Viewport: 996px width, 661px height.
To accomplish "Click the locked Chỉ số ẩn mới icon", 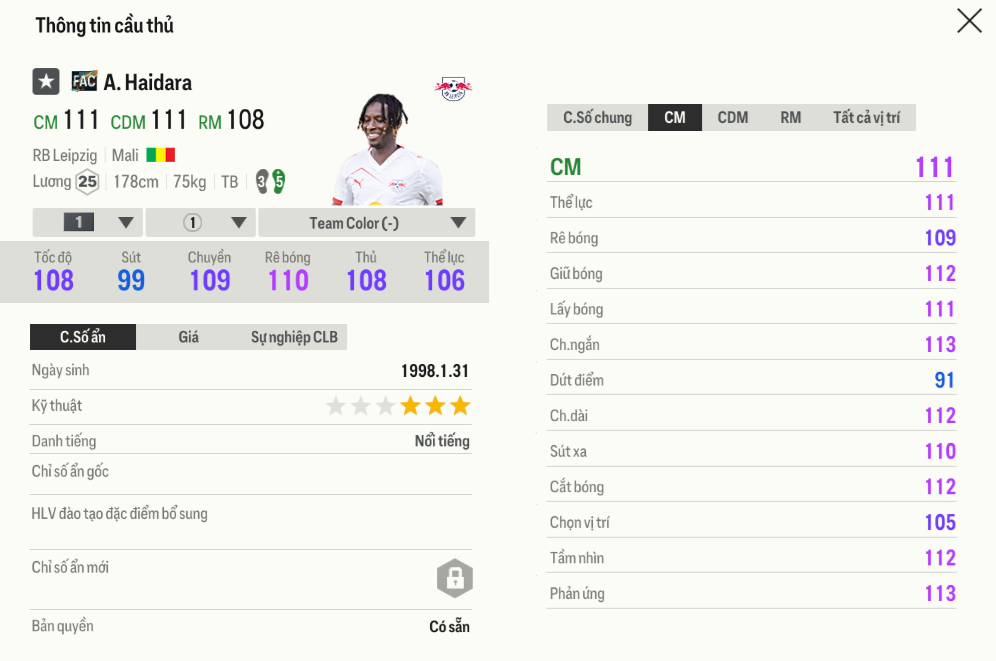I will coord(454,578).
